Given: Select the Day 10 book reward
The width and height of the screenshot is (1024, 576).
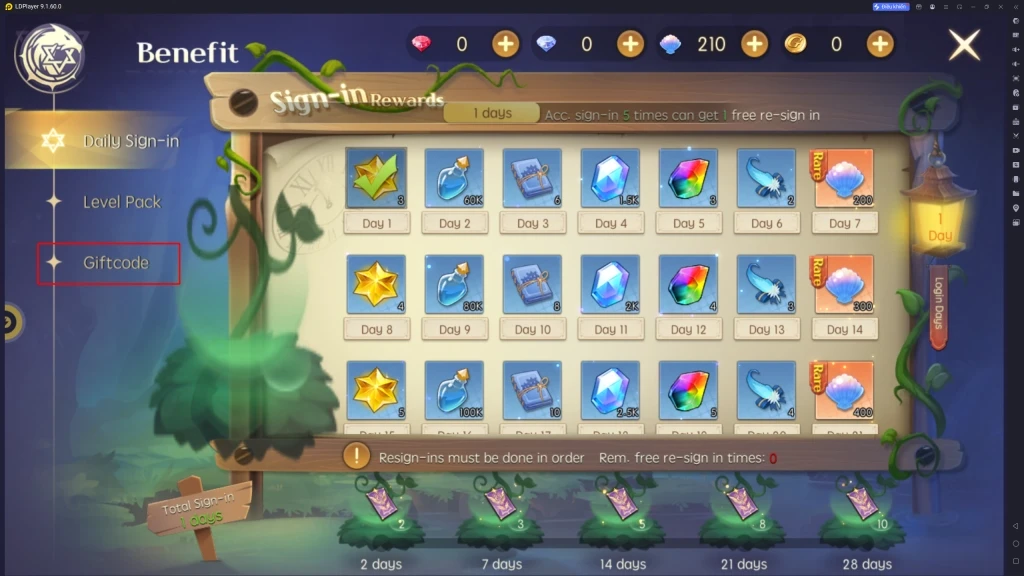Looking at the screenshot, I should (532, 284).
